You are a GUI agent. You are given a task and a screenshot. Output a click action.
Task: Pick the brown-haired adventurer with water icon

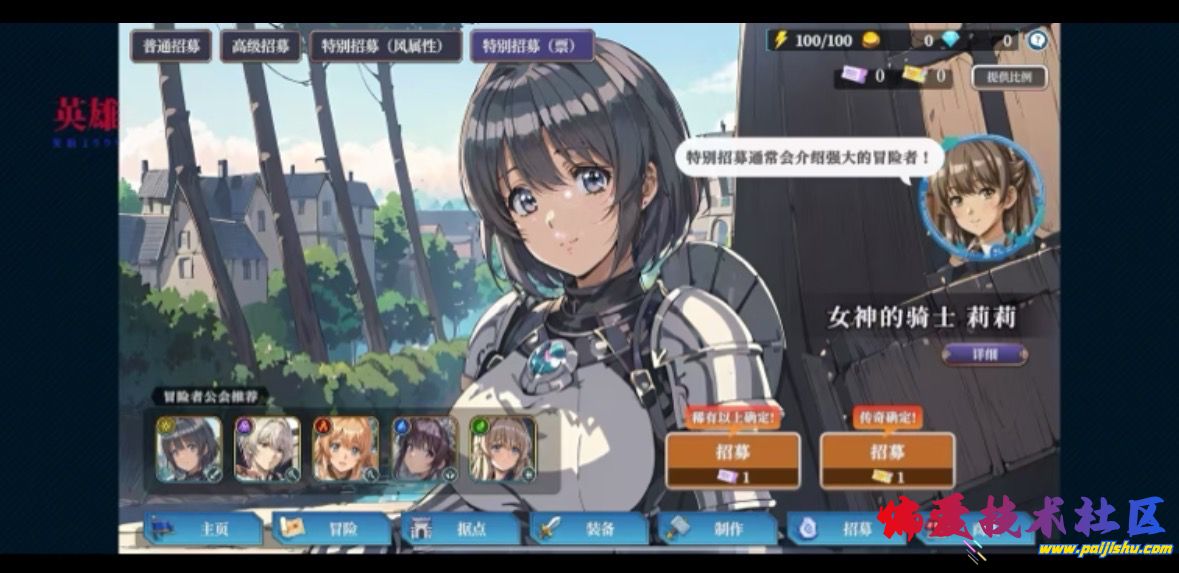tap(425, 449)
